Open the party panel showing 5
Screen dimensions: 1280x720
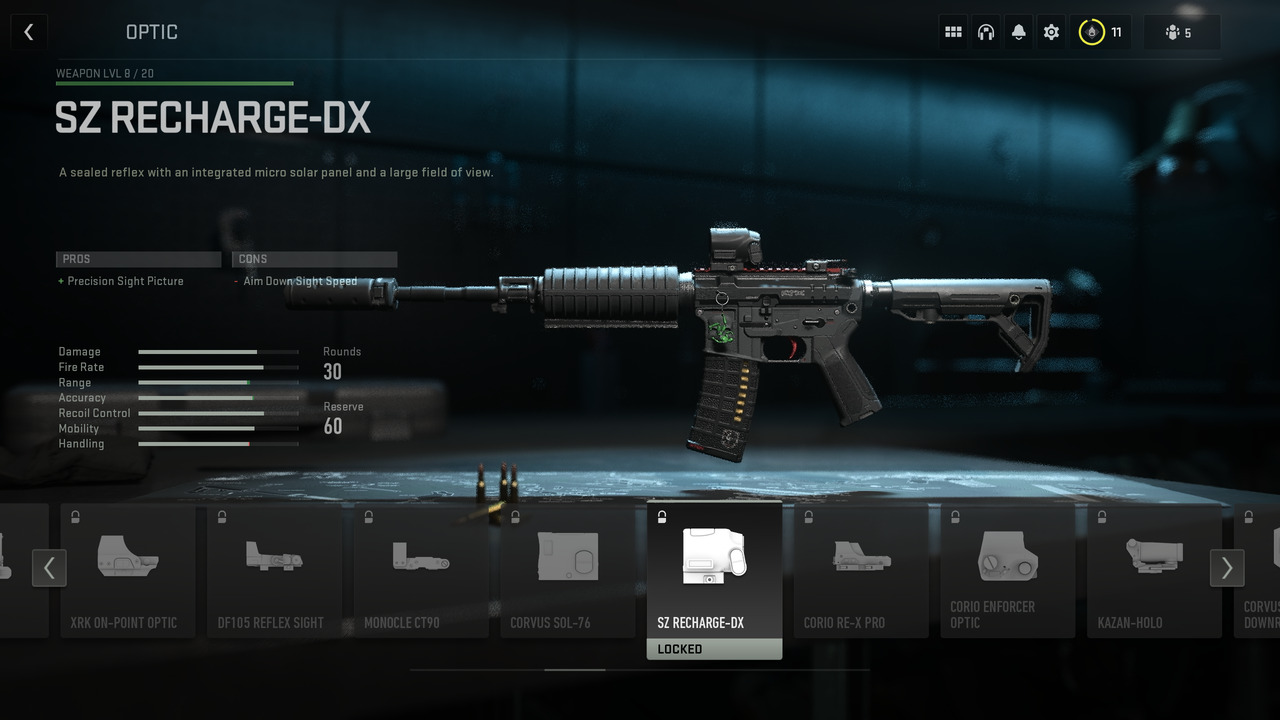(1181, 32)
